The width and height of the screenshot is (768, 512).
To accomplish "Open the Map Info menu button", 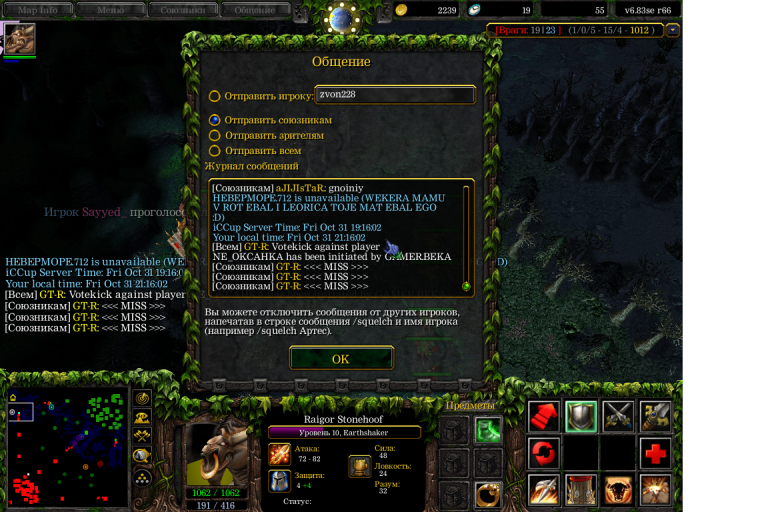I will point(45,9).
